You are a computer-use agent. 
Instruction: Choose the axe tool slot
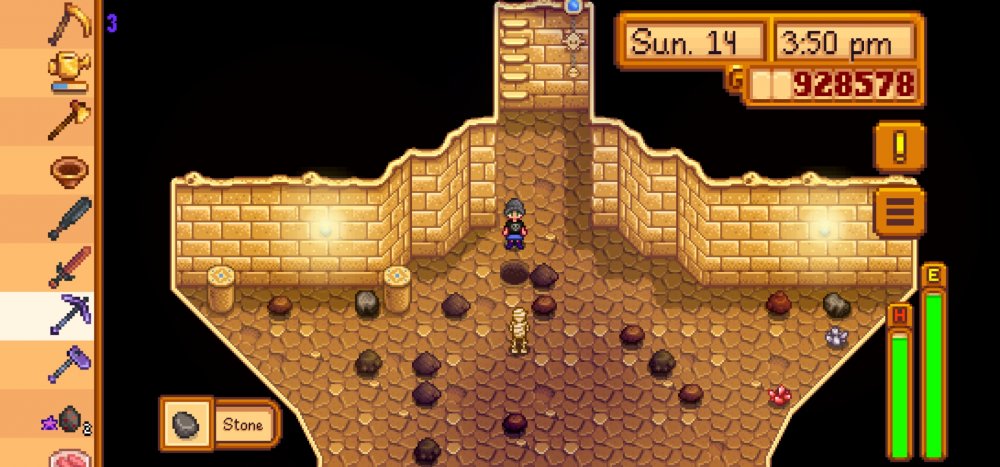(69, 121)
